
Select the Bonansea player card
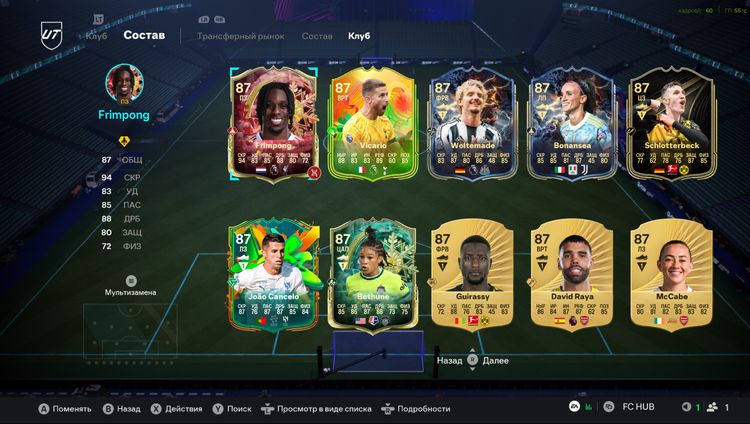571,126
